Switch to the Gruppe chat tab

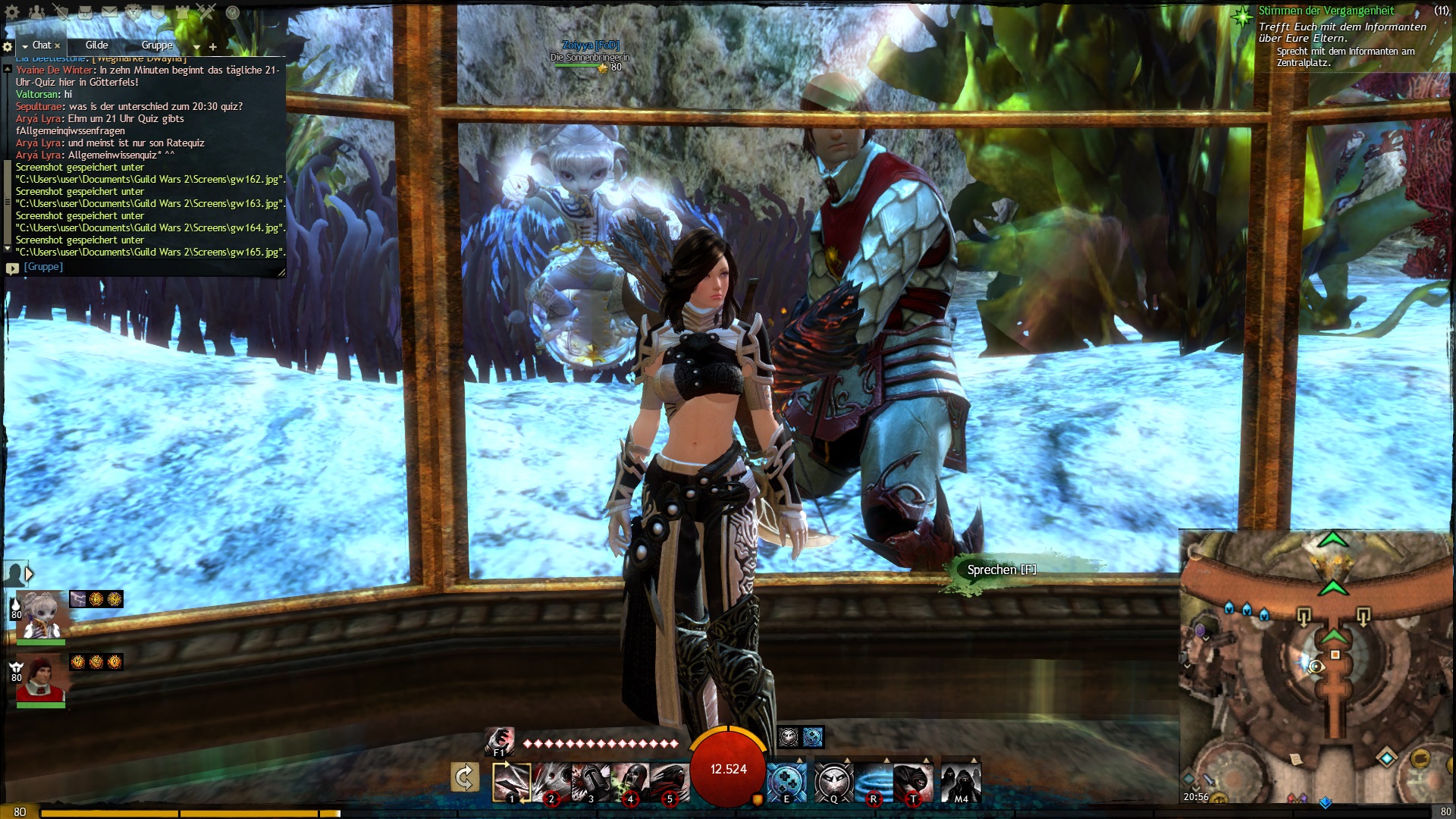(x=157, y=45)
